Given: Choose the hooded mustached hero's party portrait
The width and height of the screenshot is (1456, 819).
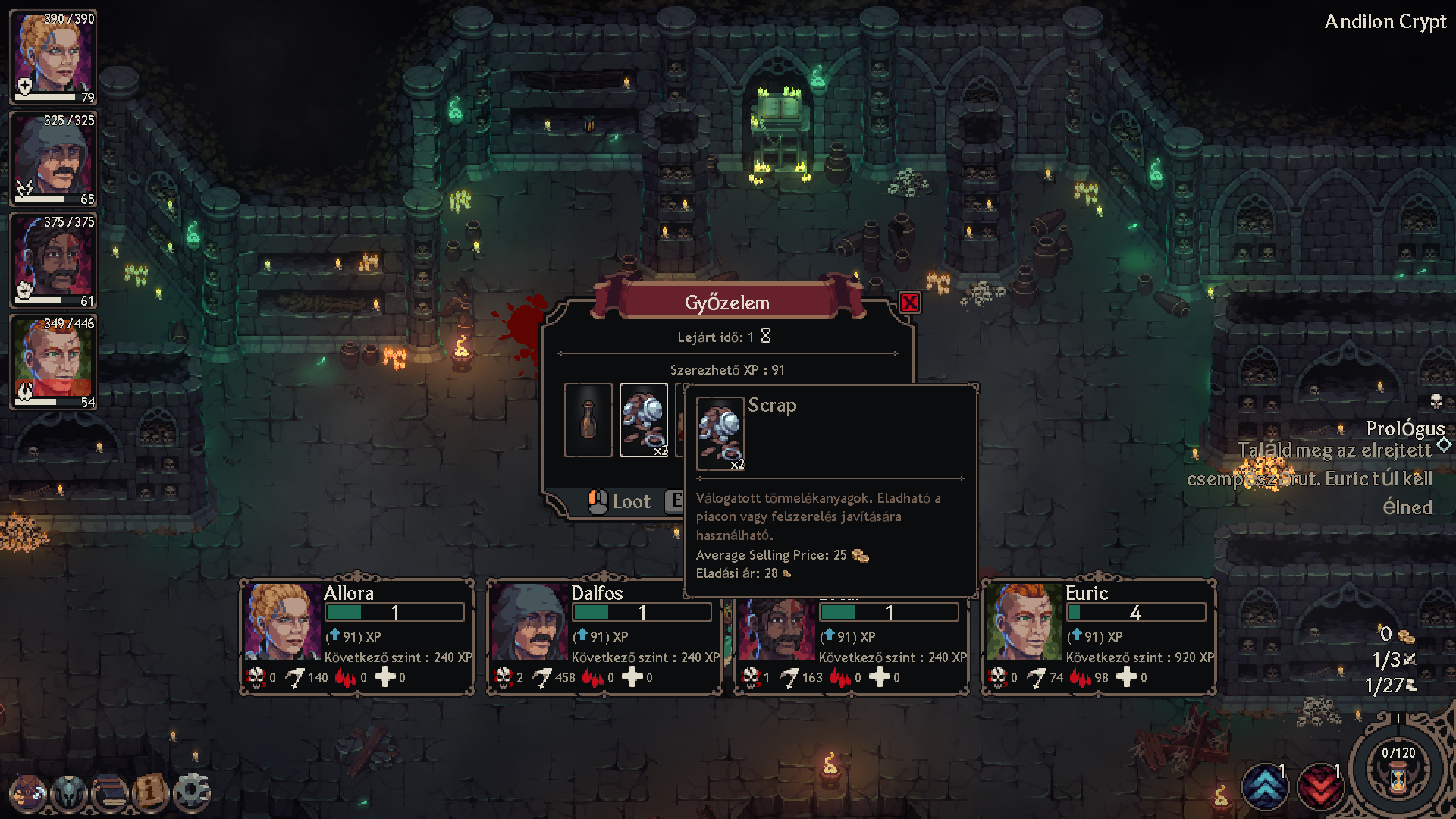Looking at the screenshot, I should tap(53, 159).
